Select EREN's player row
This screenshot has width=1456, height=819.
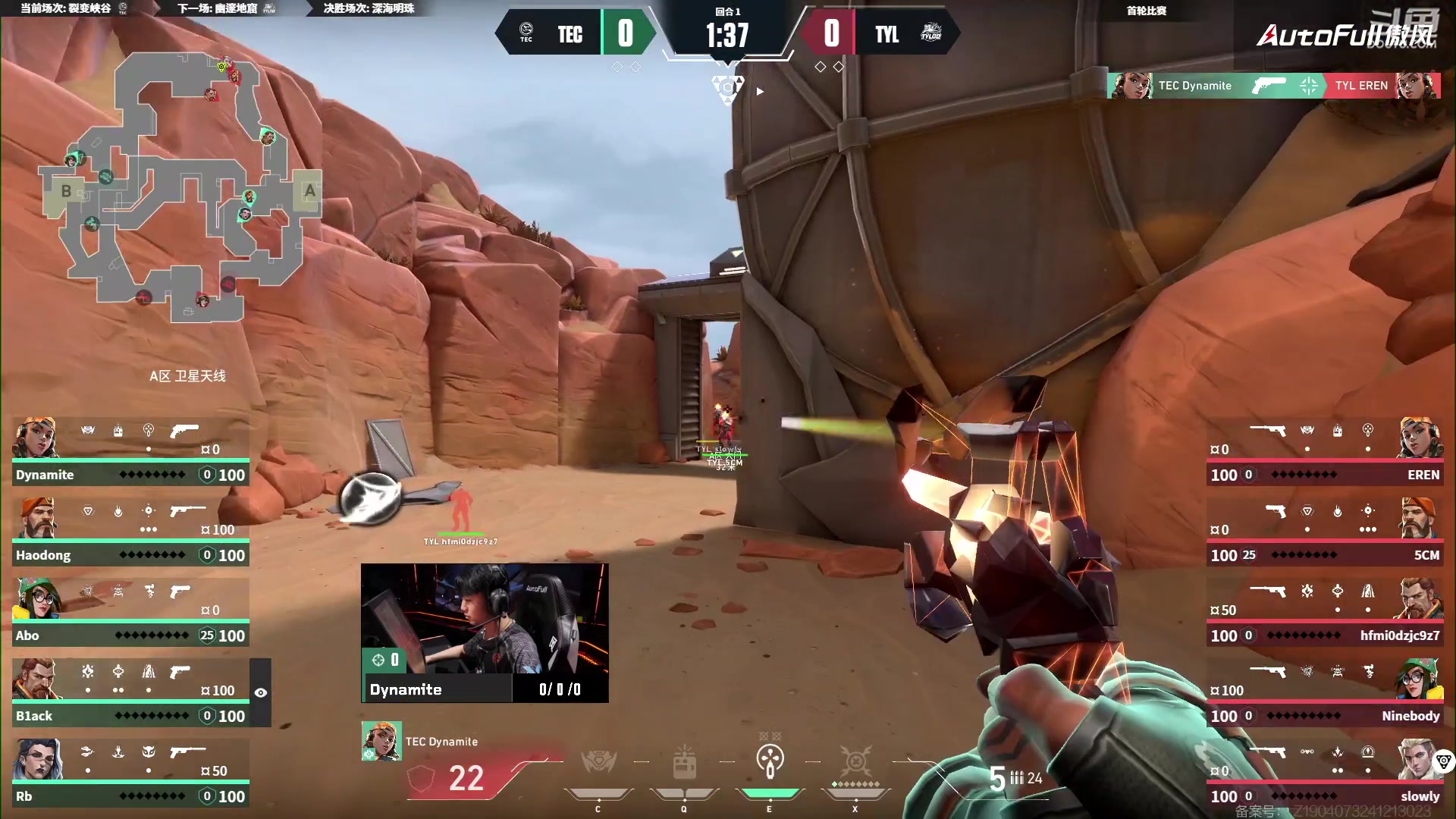(1324, 452)
